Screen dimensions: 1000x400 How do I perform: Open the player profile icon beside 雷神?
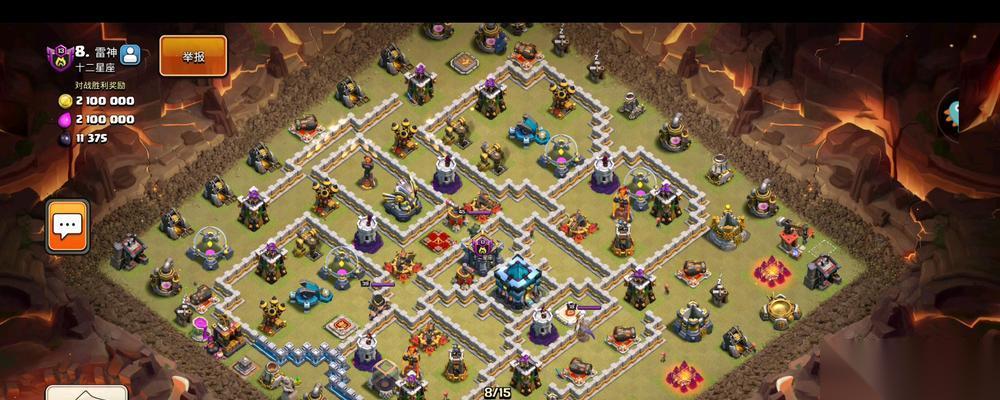[130, 55]
